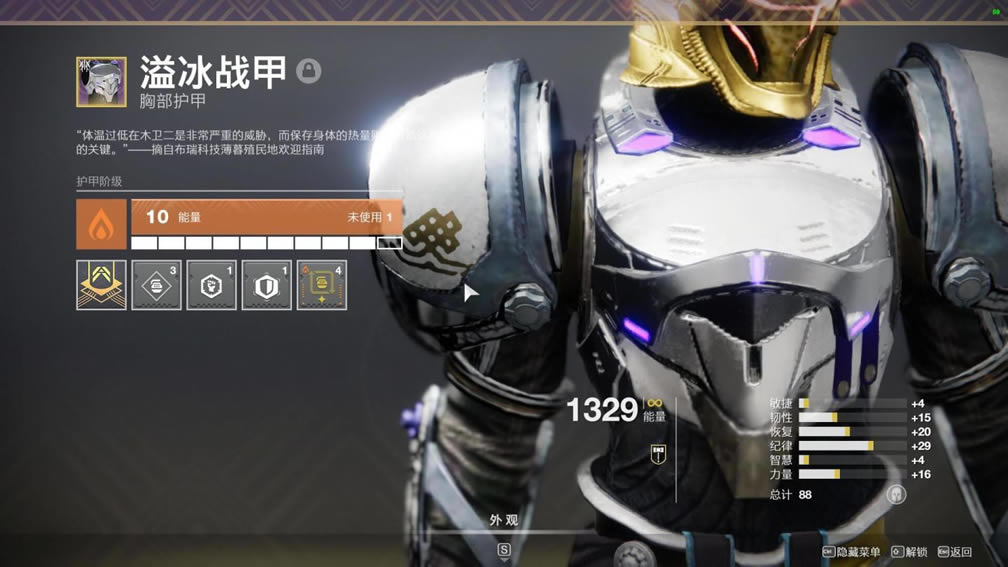
Task: Select the 10 能量 orange energy bar
Action: pos(266,217)
